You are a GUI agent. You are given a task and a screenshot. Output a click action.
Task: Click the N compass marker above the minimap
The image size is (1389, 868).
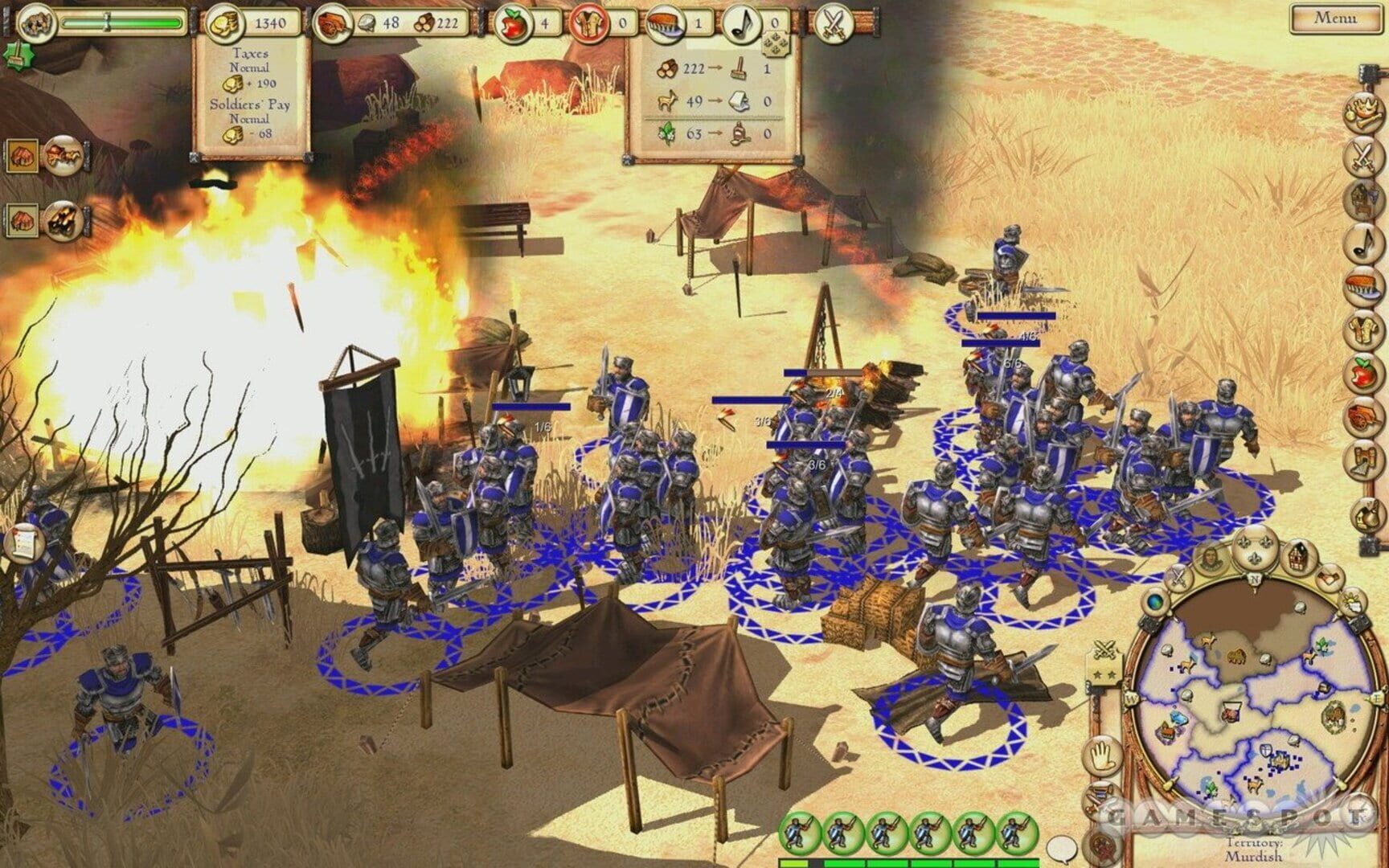click(1256, 580)
